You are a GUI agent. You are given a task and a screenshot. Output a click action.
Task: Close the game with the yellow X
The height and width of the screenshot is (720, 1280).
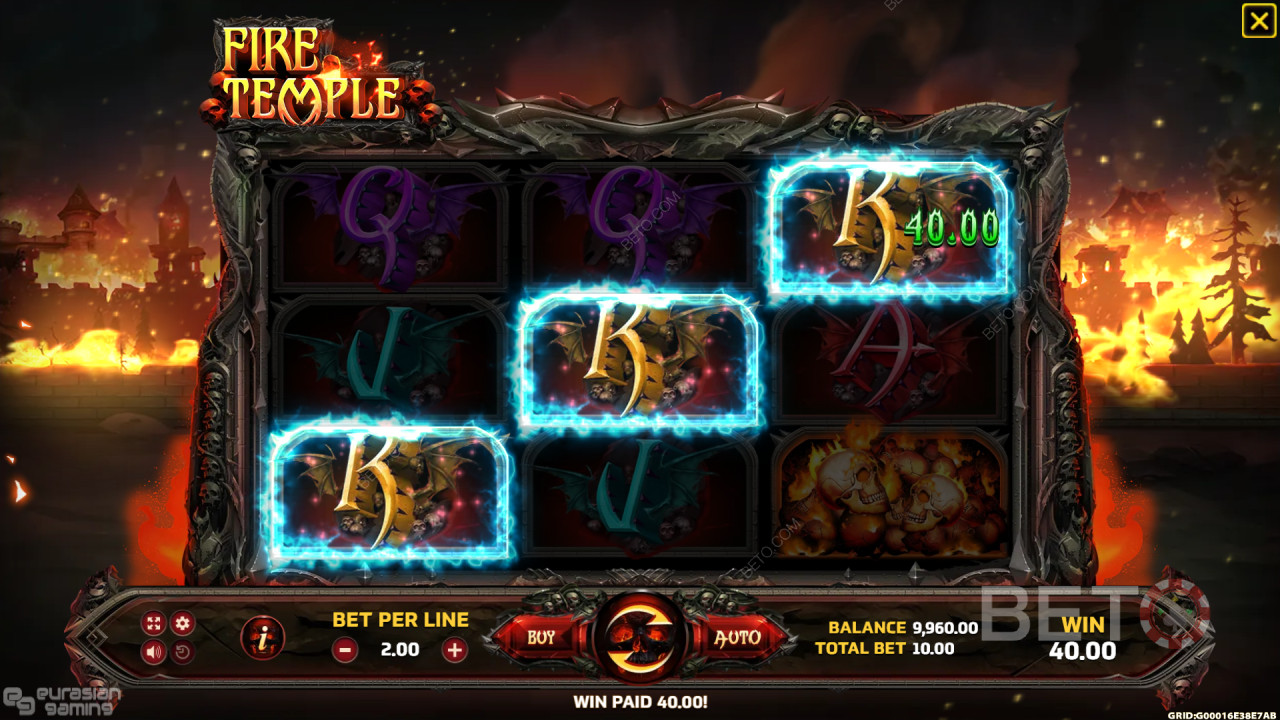pos(1258,20)
